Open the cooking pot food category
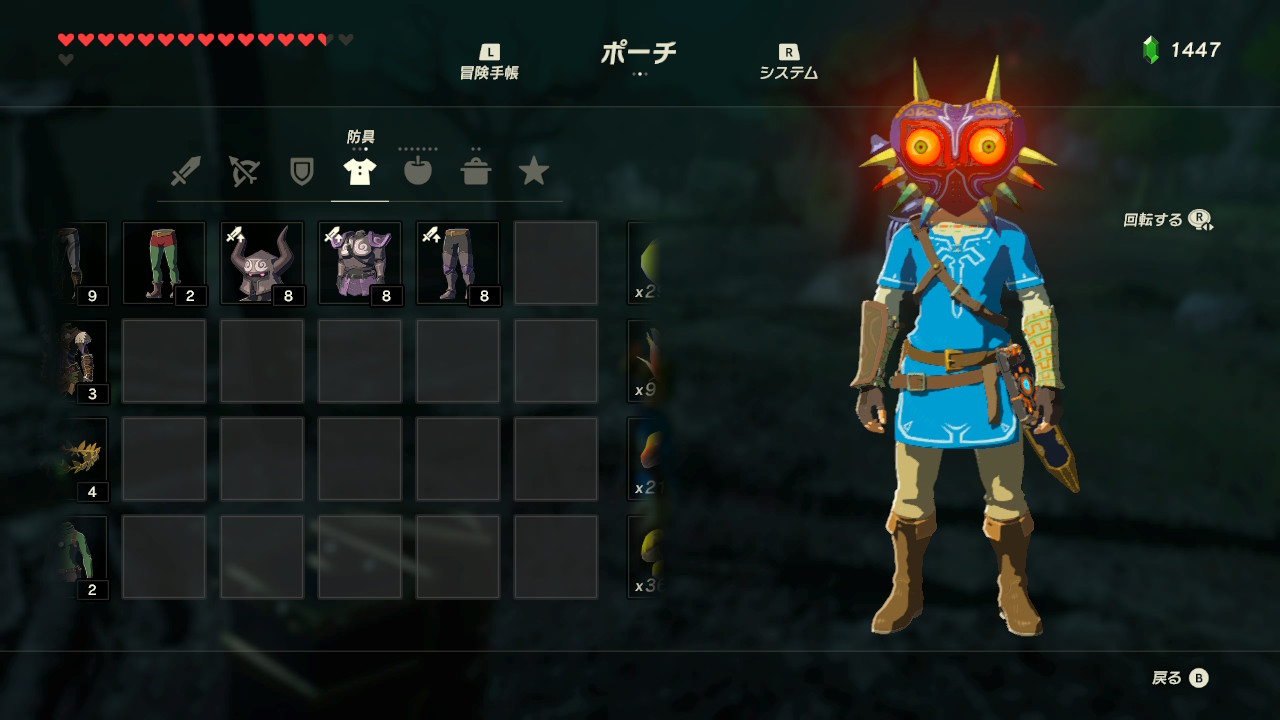This screenshot has height=720, width=1280. pyautogui.click(x=476, y=171)
